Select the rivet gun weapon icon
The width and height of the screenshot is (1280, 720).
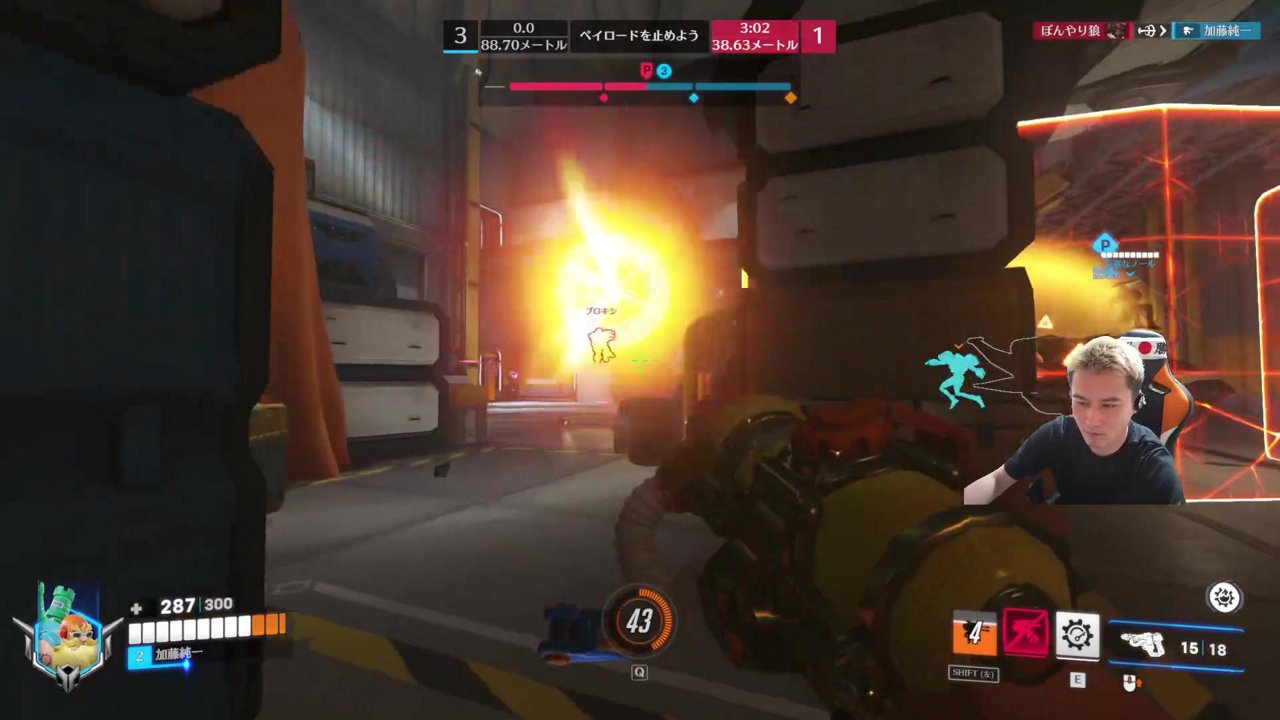pos(1143,645)
